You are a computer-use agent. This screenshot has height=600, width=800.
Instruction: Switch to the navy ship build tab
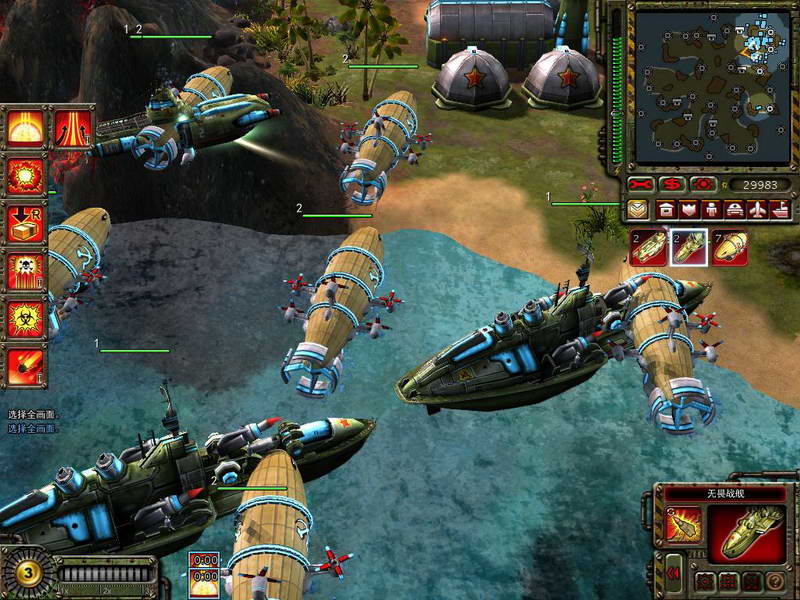(x=780, y=210)
